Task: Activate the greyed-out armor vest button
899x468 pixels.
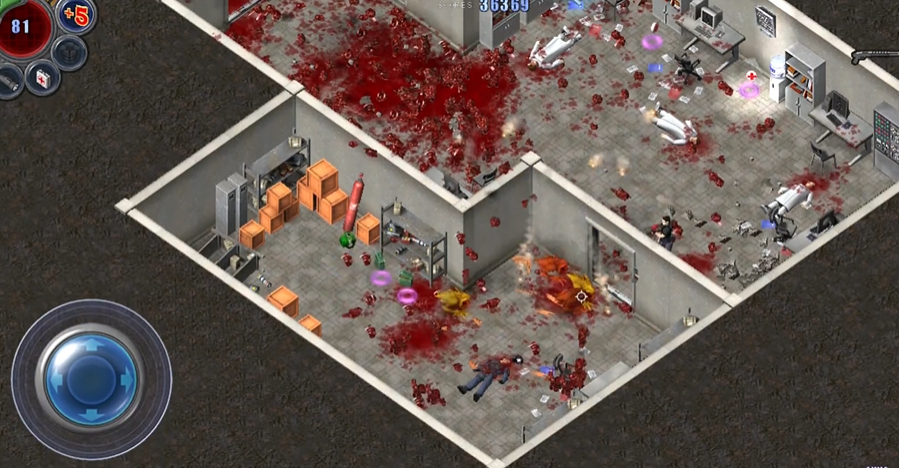Action: point(69,52)
